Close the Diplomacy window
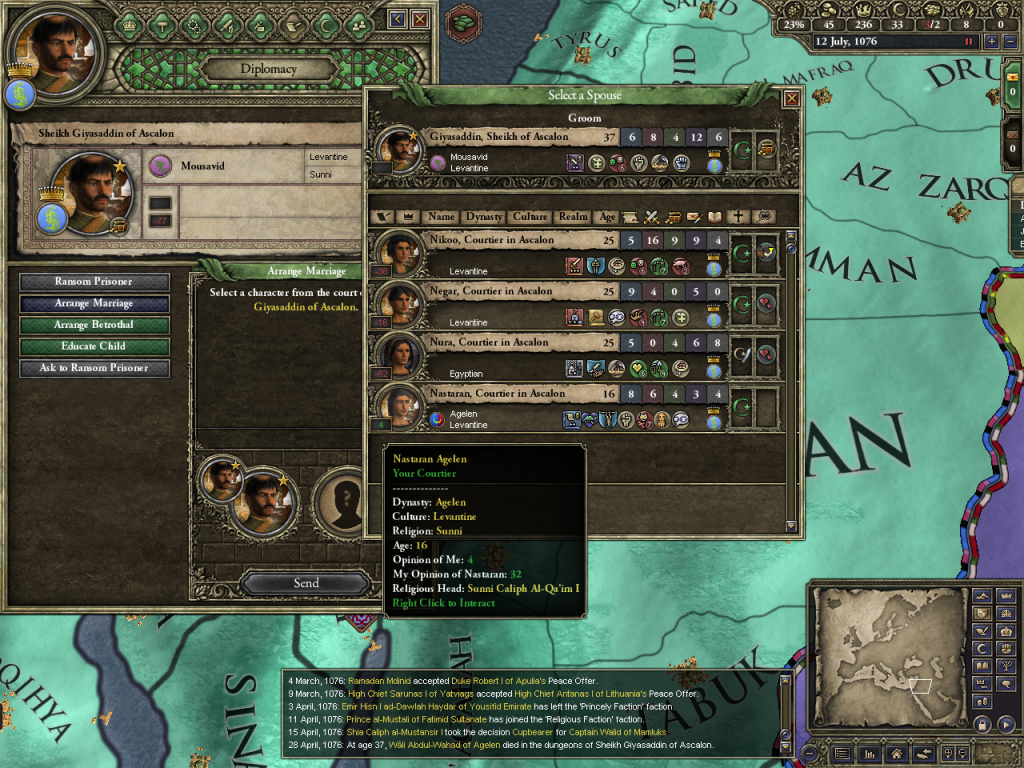This screenshot has width=1024, height=768. [420, 19]
